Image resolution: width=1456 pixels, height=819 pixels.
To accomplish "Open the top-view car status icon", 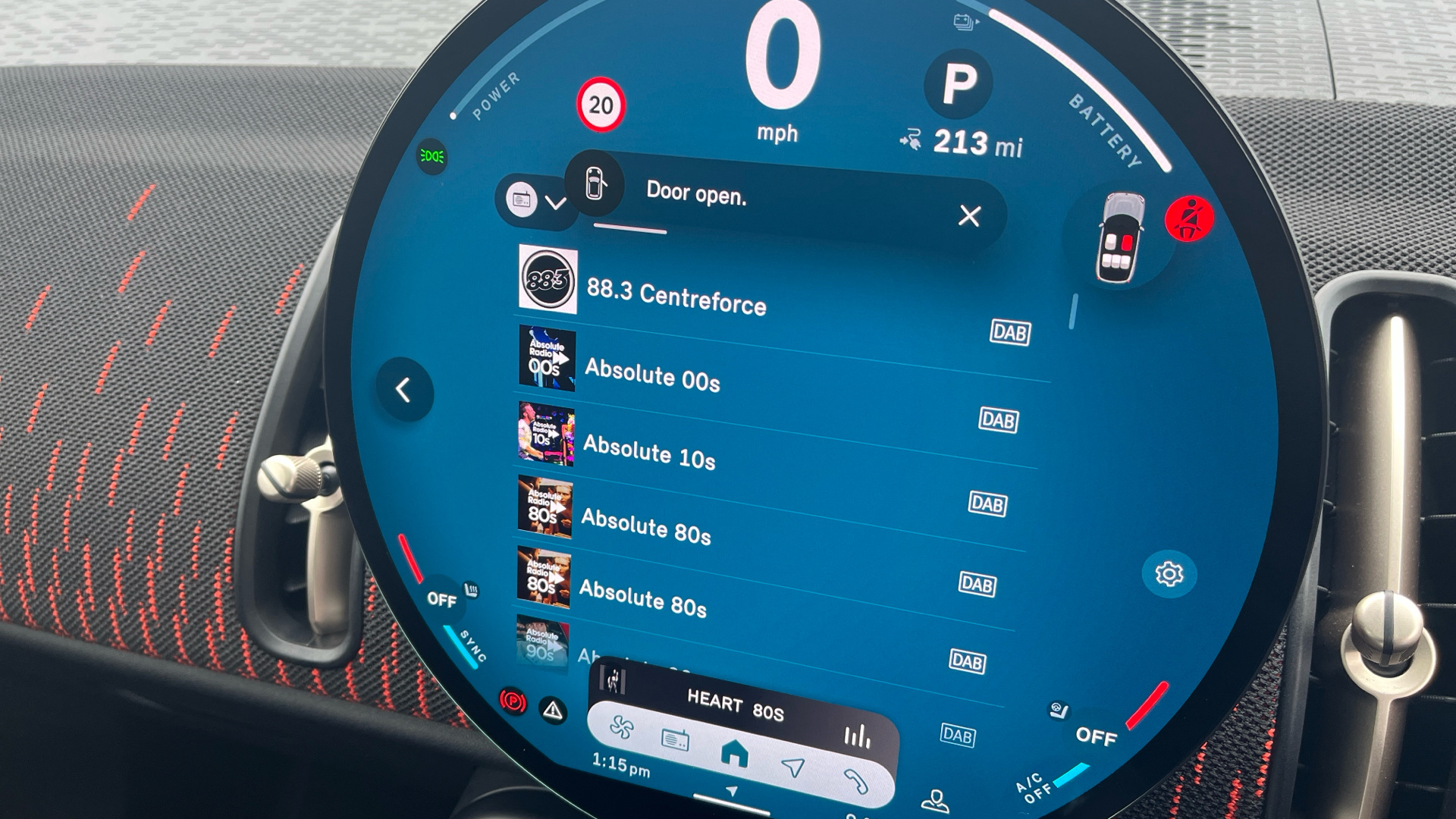I will coord(1119,238).
